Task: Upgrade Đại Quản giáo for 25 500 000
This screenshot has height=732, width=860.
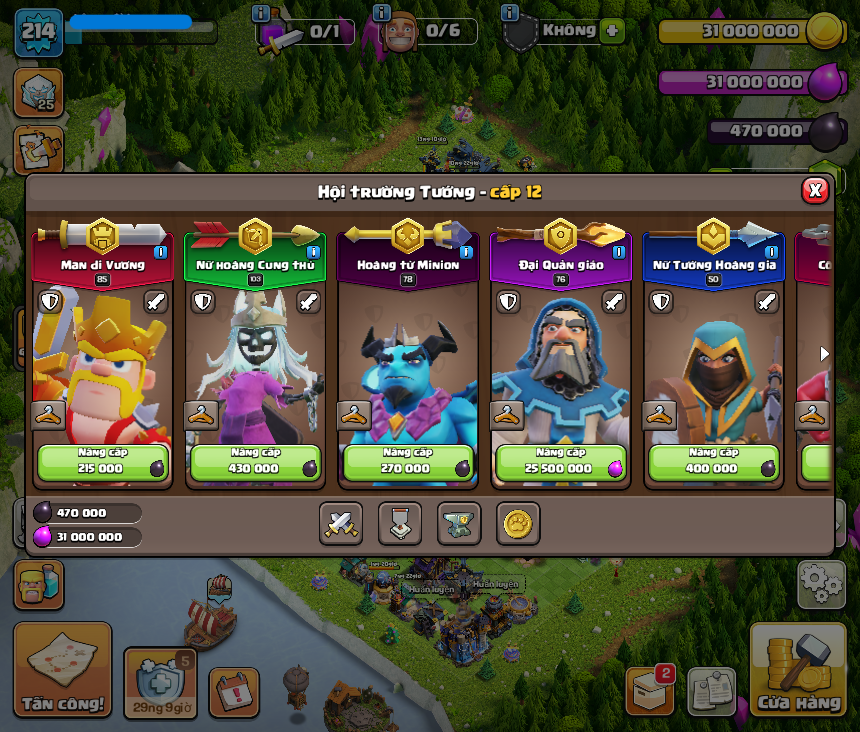Action: [x=561, y=463]
